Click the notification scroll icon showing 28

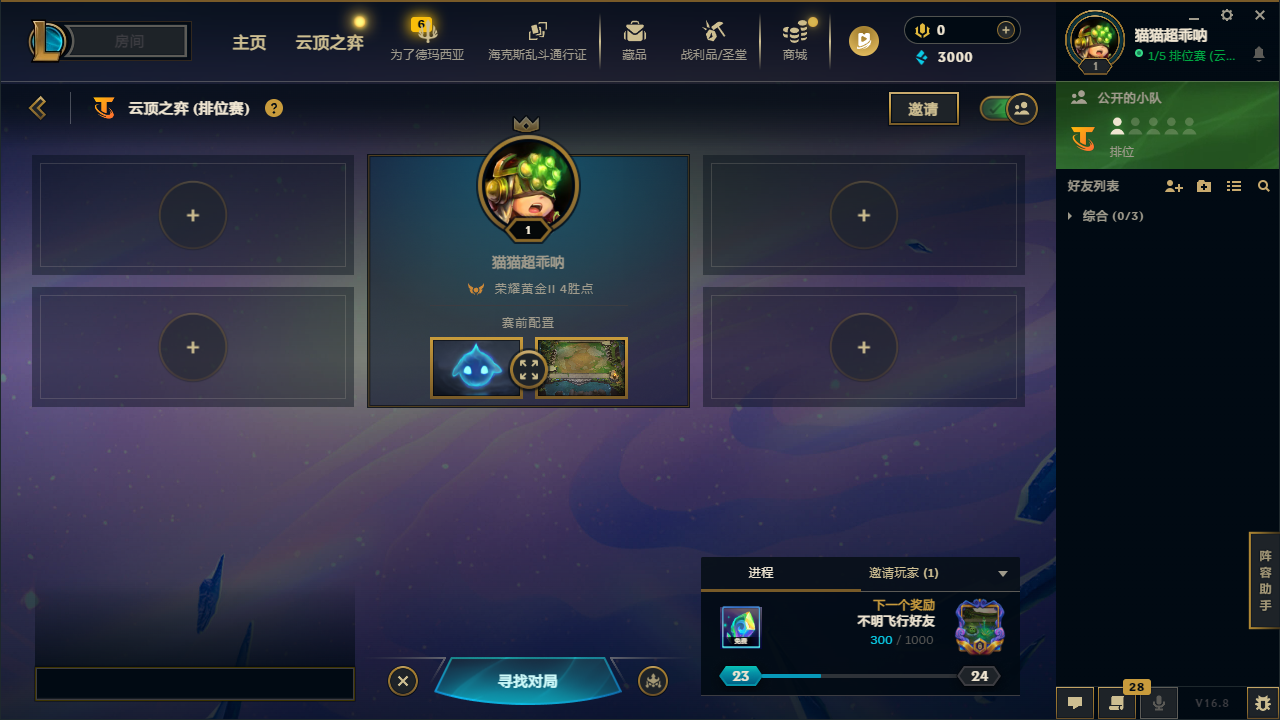click(x=1117, y=702)
